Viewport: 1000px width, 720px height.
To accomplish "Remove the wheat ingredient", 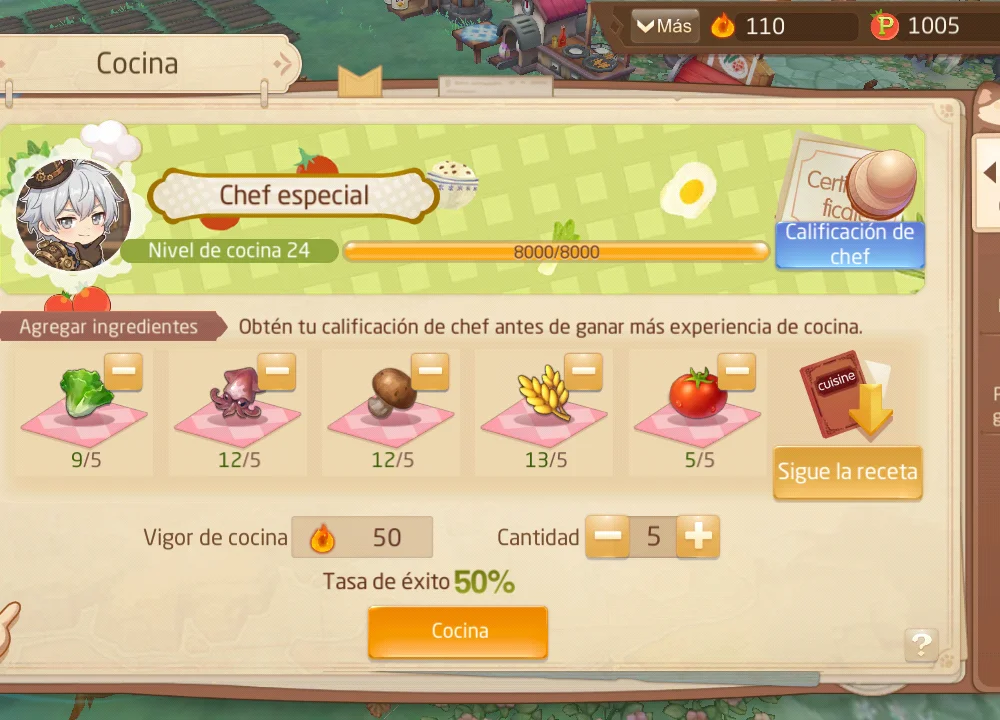I will (583, 372).
